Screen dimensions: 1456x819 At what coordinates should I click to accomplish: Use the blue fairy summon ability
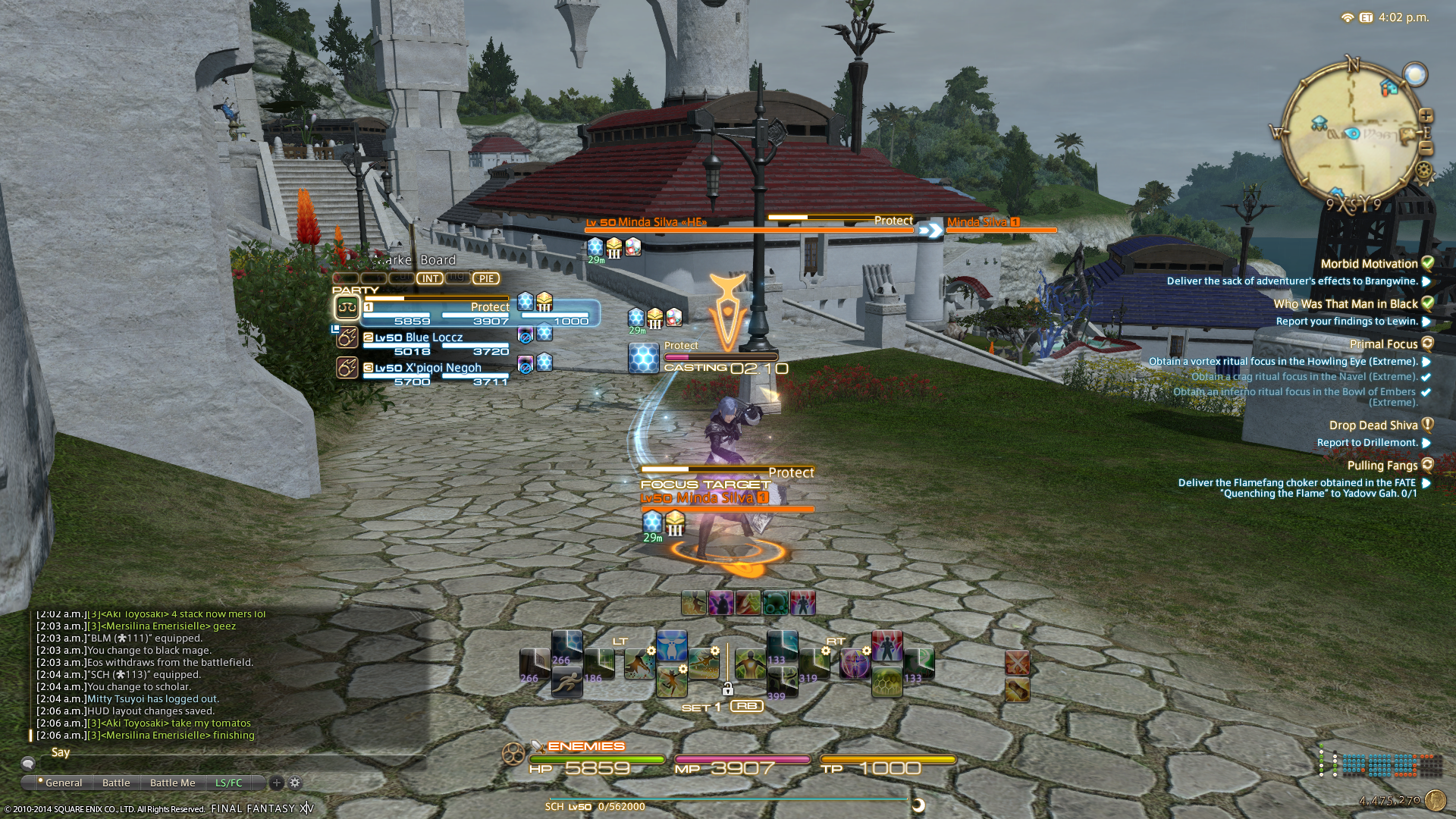672,645
